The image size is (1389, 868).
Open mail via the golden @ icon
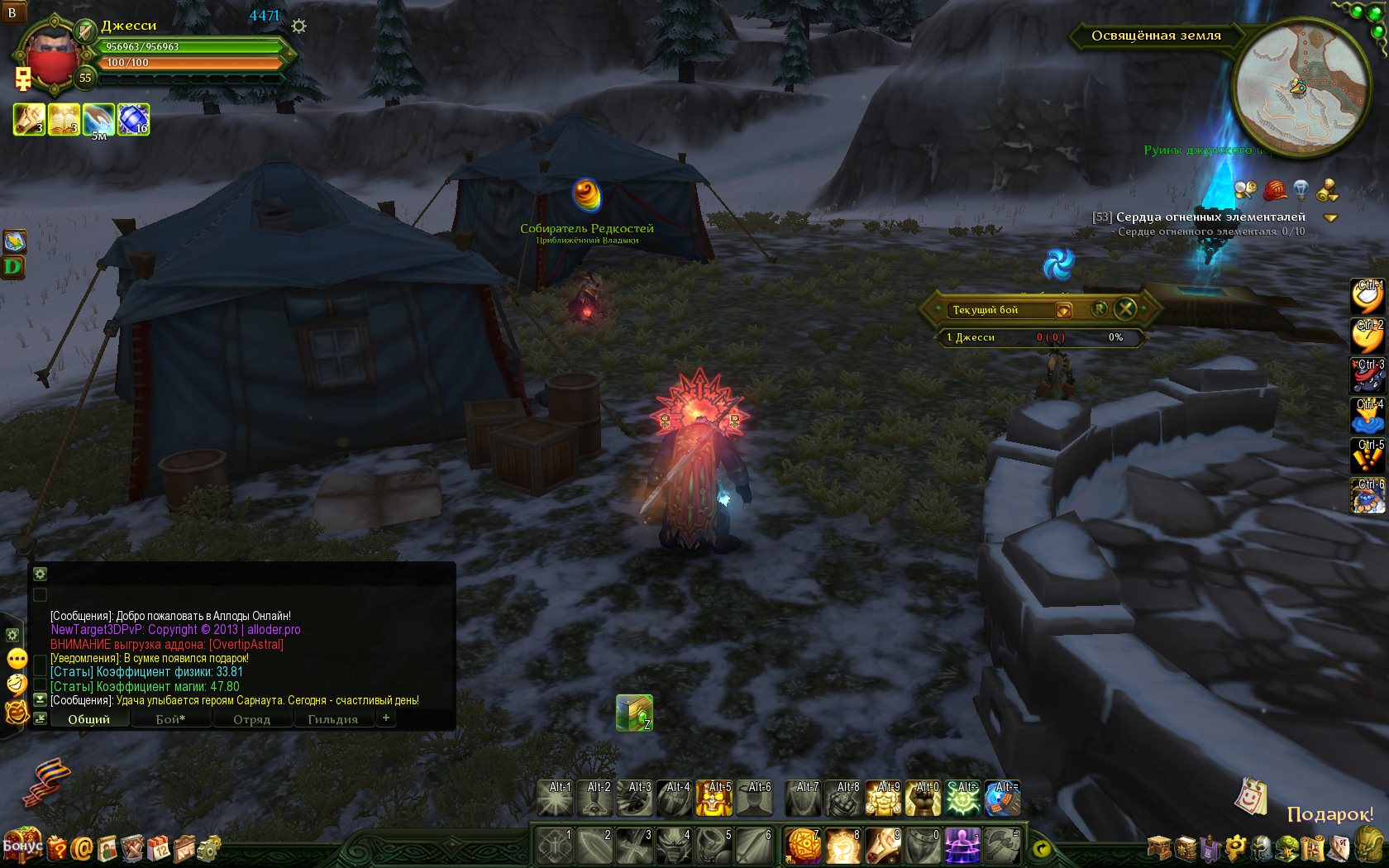coord(82,848)
